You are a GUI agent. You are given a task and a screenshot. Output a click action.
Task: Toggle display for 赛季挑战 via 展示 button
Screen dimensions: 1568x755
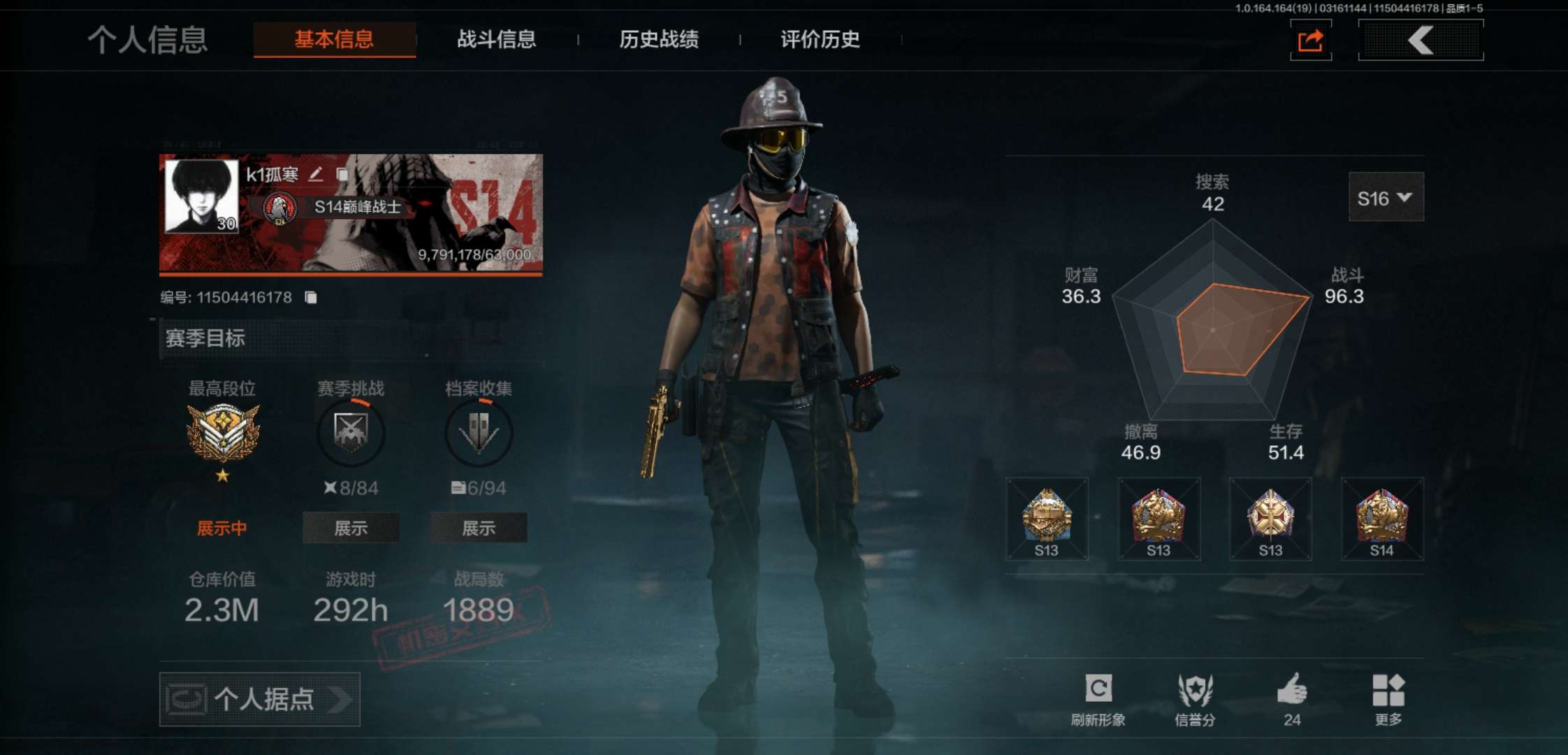(x=351, y=528)
